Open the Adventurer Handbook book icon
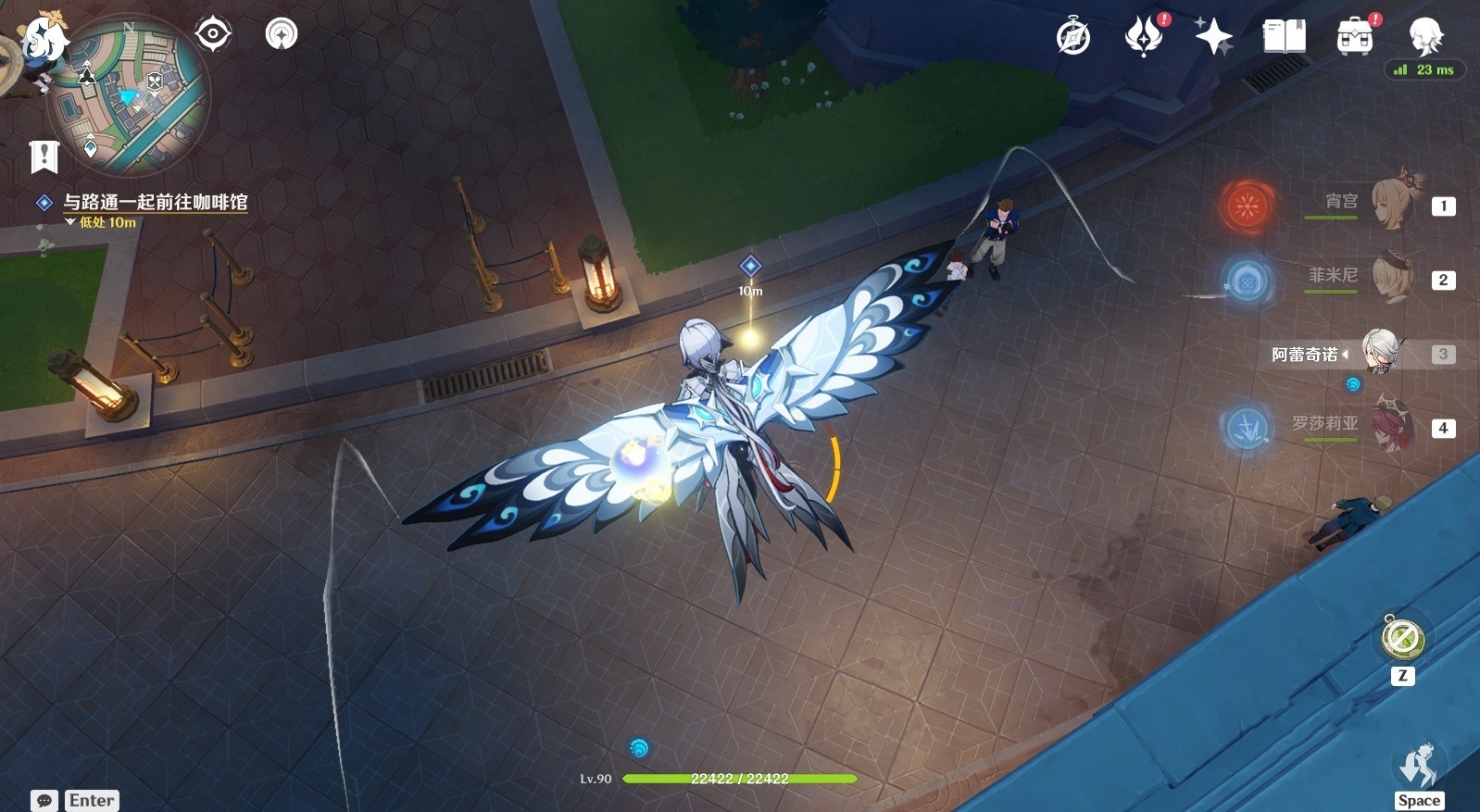This screenshot has height=812, width=1480. (1284, 37)
